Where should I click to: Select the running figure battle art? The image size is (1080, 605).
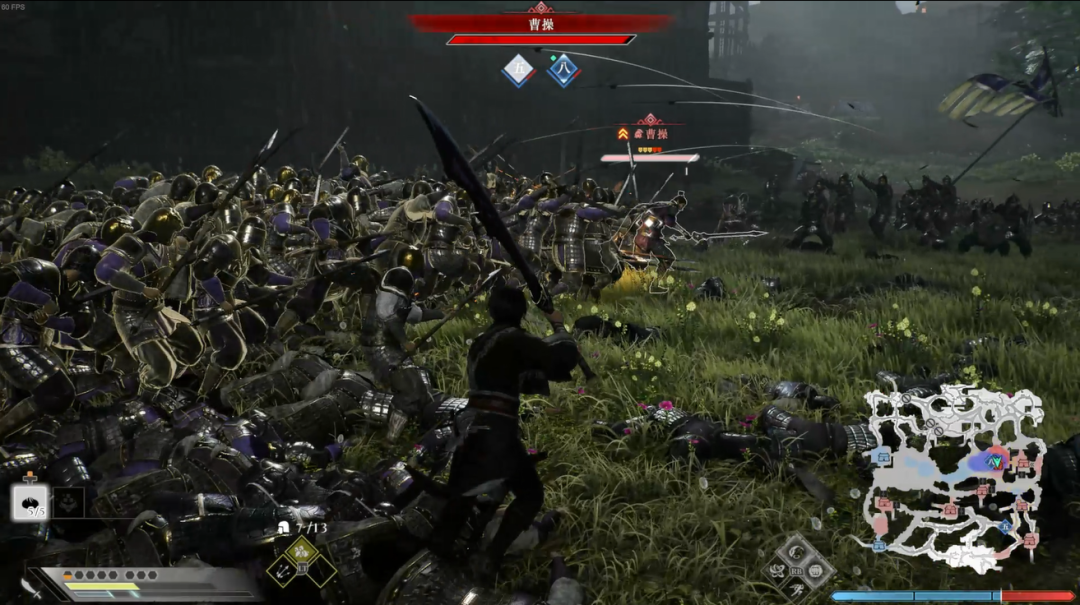(x=798, y=591)
